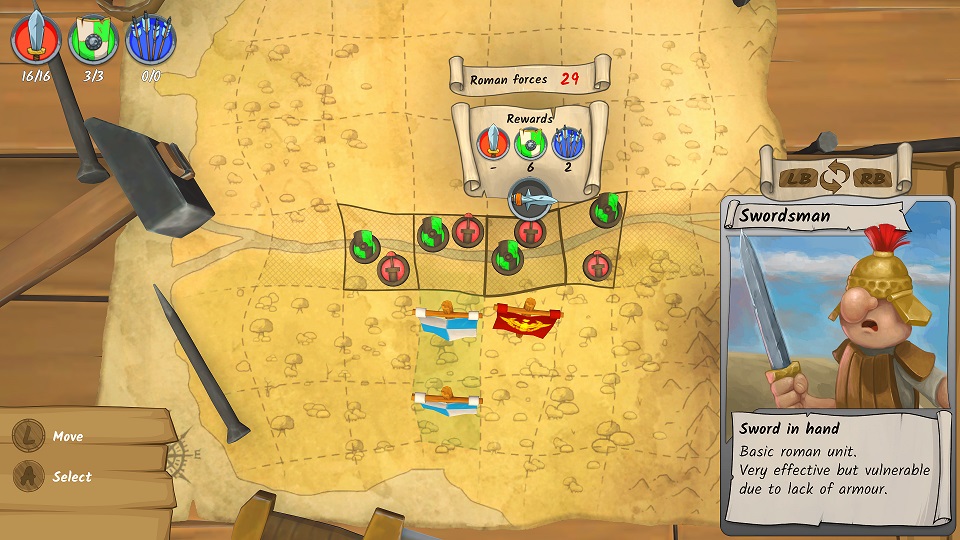Select the lone blue army banner farthest from the Romans
960x540 pixels.
(447, 401)
